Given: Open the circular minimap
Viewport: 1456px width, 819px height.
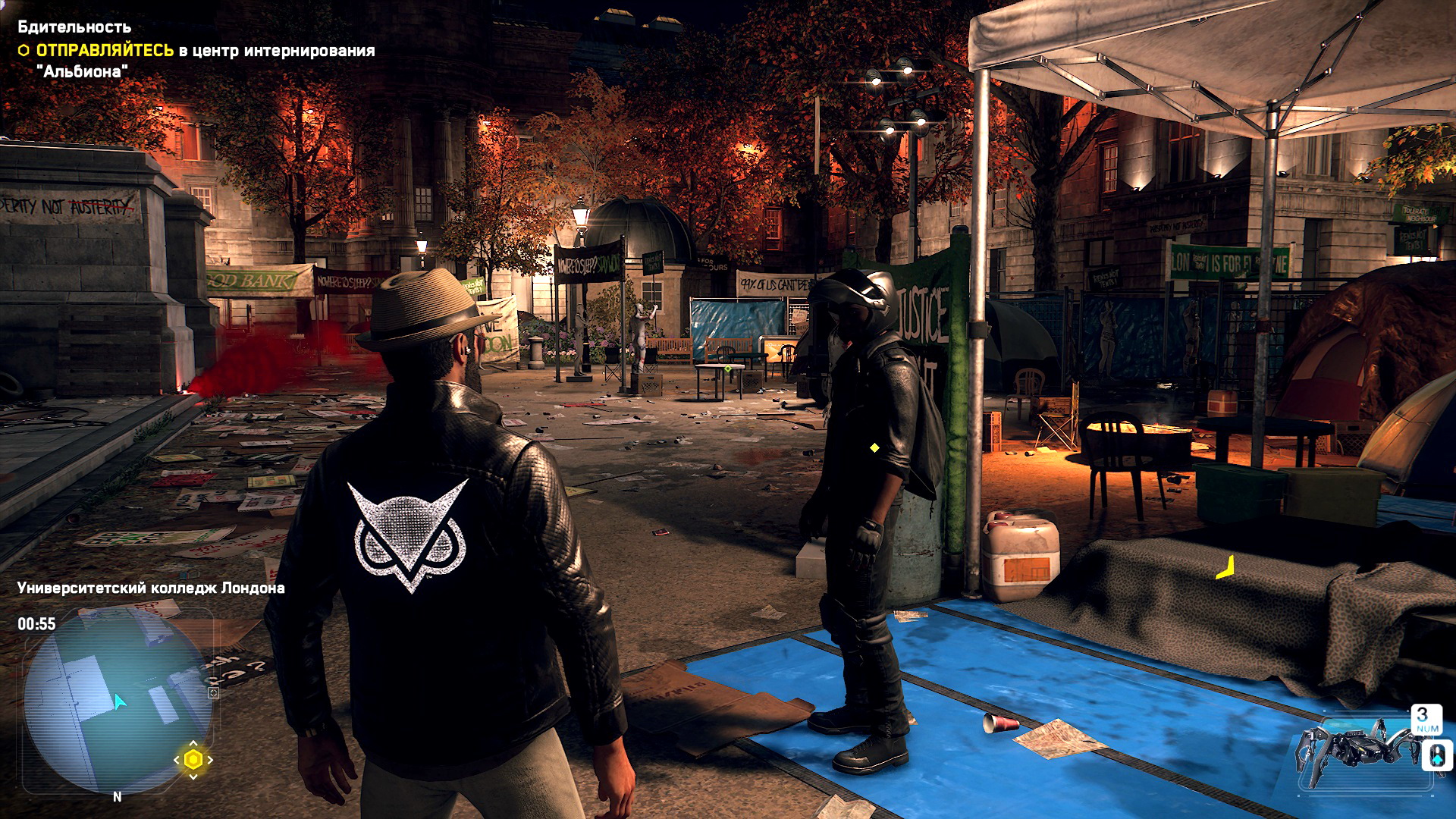Looking at the screenshot, I should tap(118, 701).
